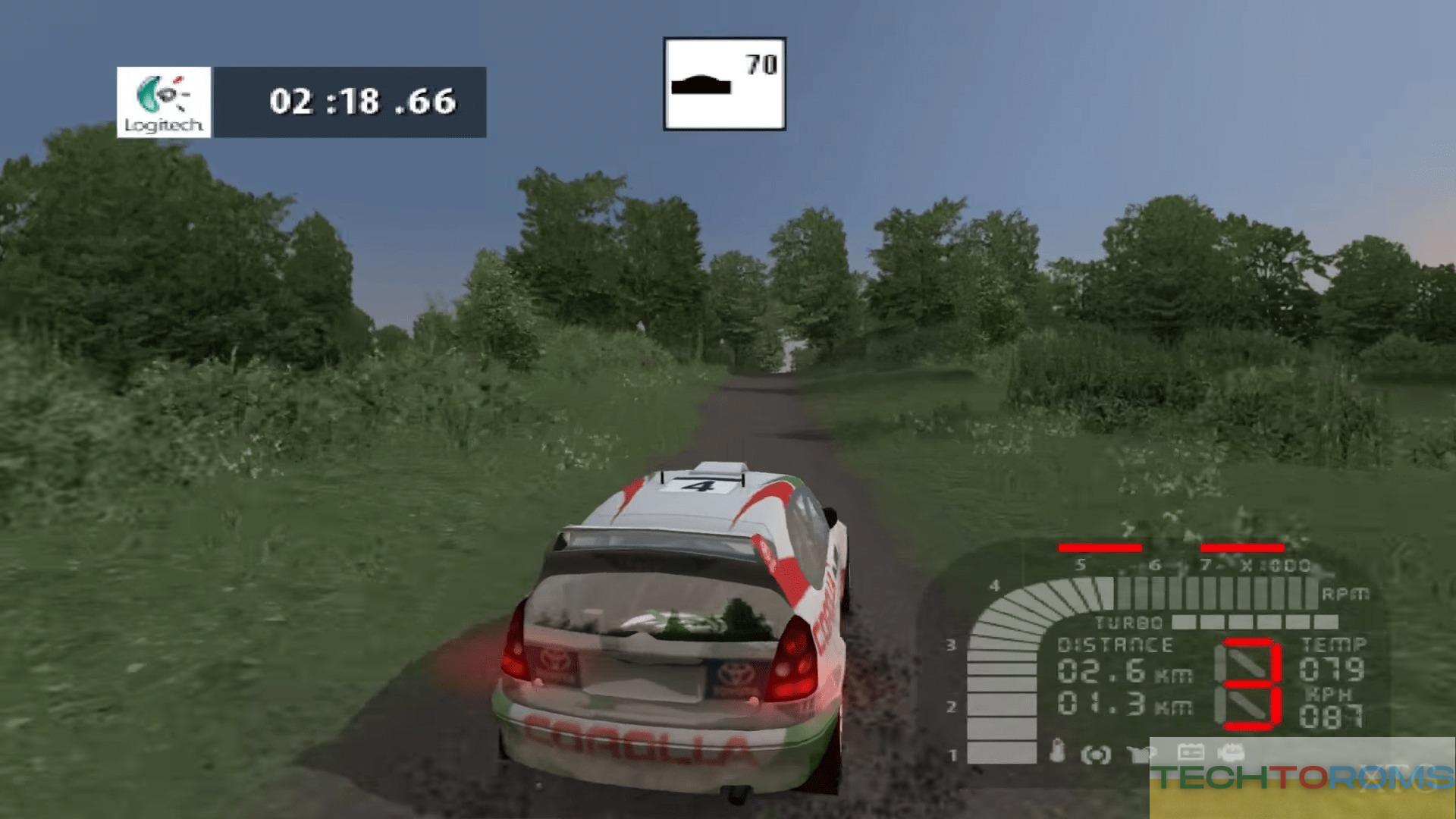Open the TechToRoms watermark link
This screenshot has height=819, width=1456.
coord(1301,778)
